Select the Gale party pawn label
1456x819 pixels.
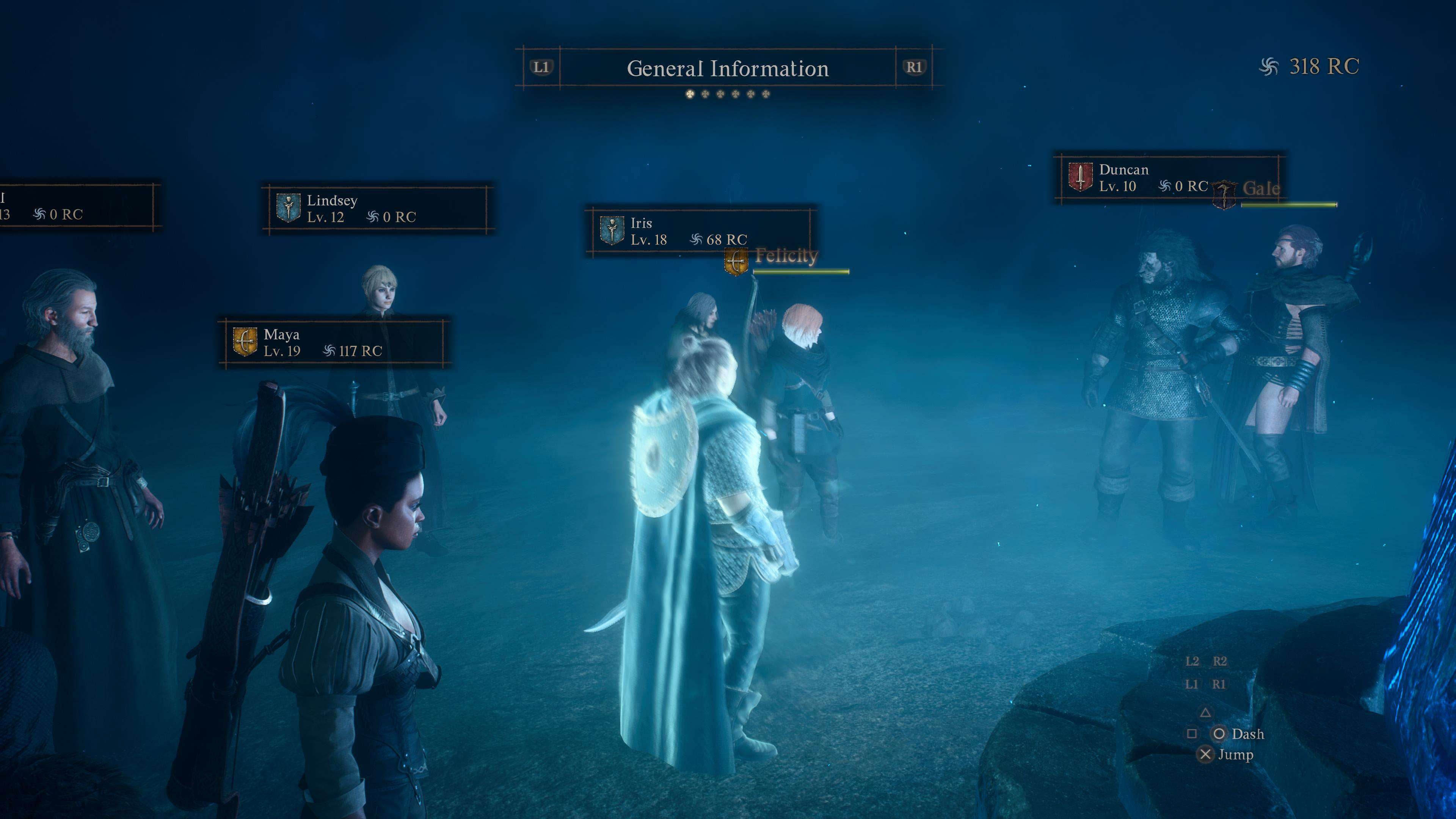[1260, 189]
